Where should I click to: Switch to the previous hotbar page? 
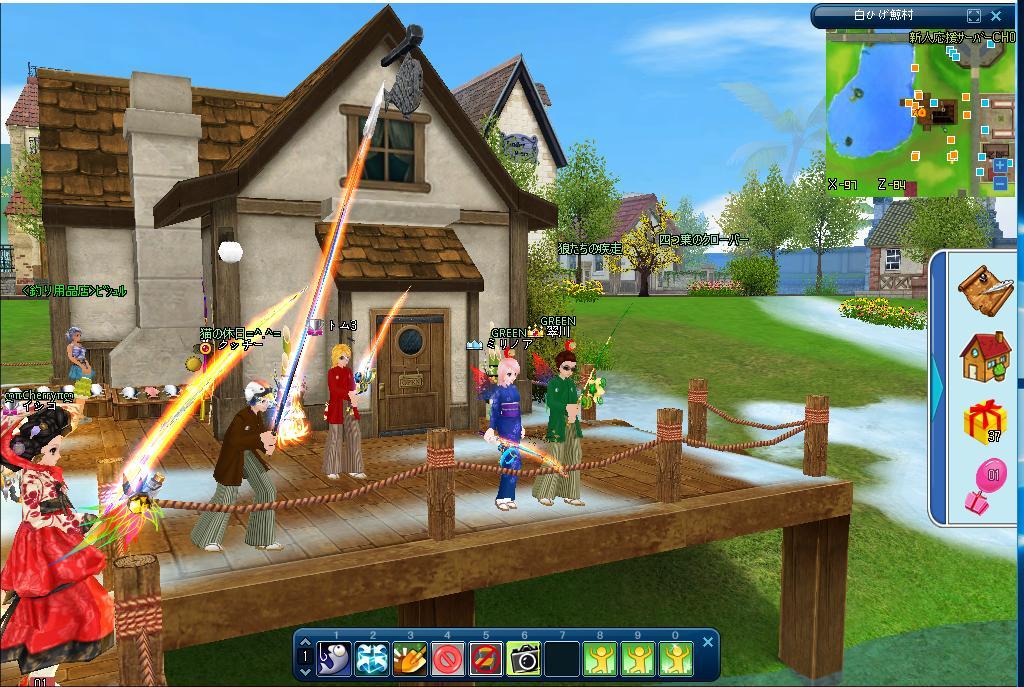click(x=307, y=643)
